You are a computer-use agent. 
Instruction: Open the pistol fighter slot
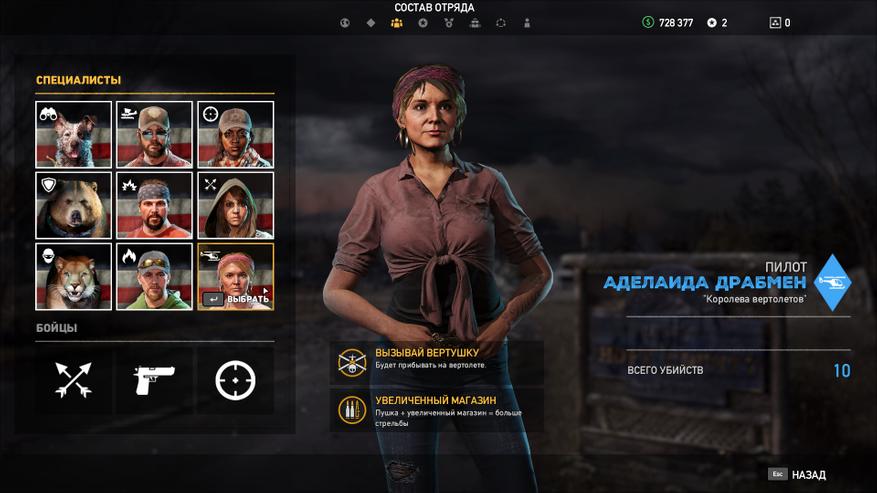(154, 380)
